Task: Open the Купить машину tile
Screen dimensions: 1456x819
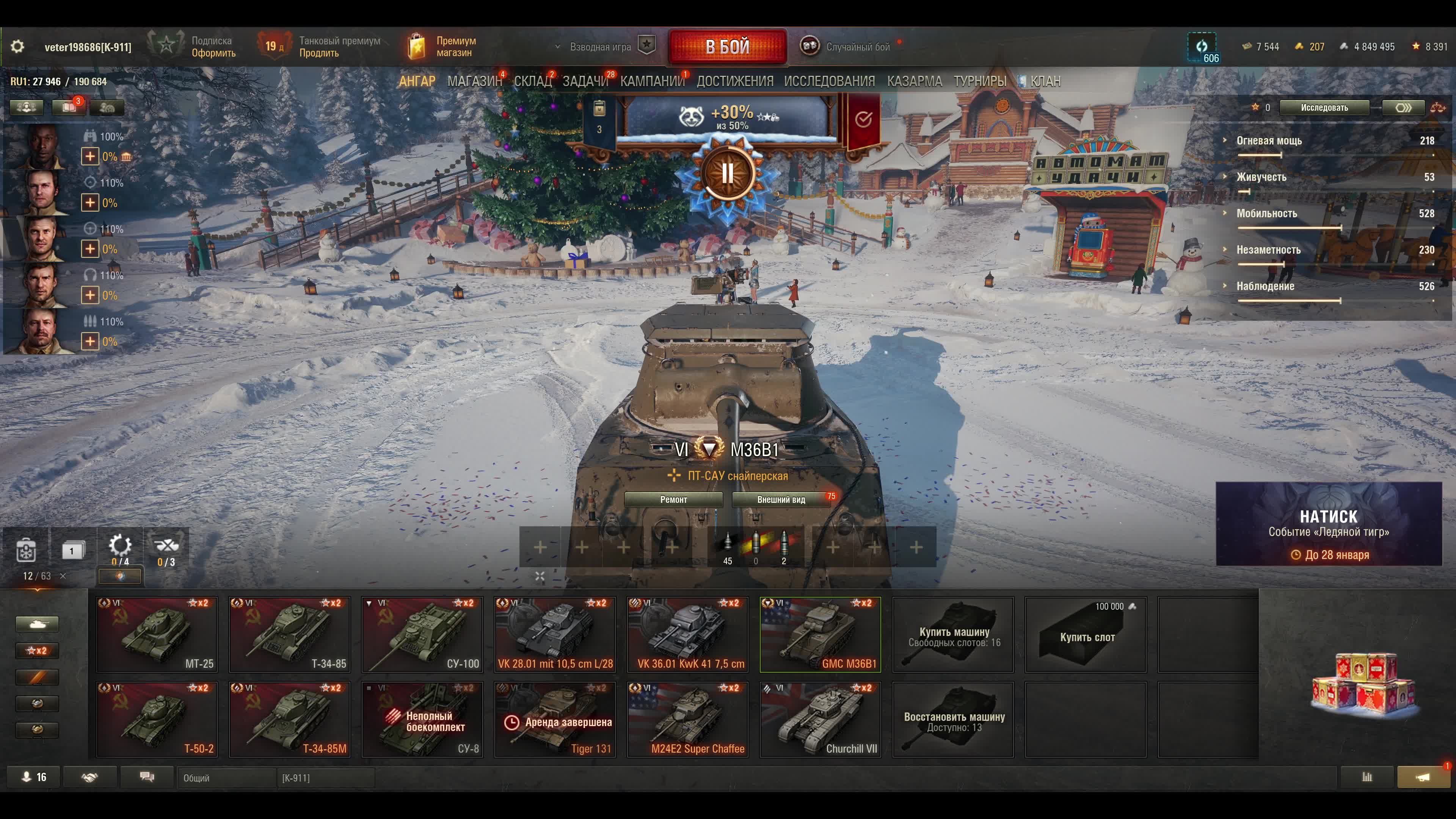Action: [953, 634]
